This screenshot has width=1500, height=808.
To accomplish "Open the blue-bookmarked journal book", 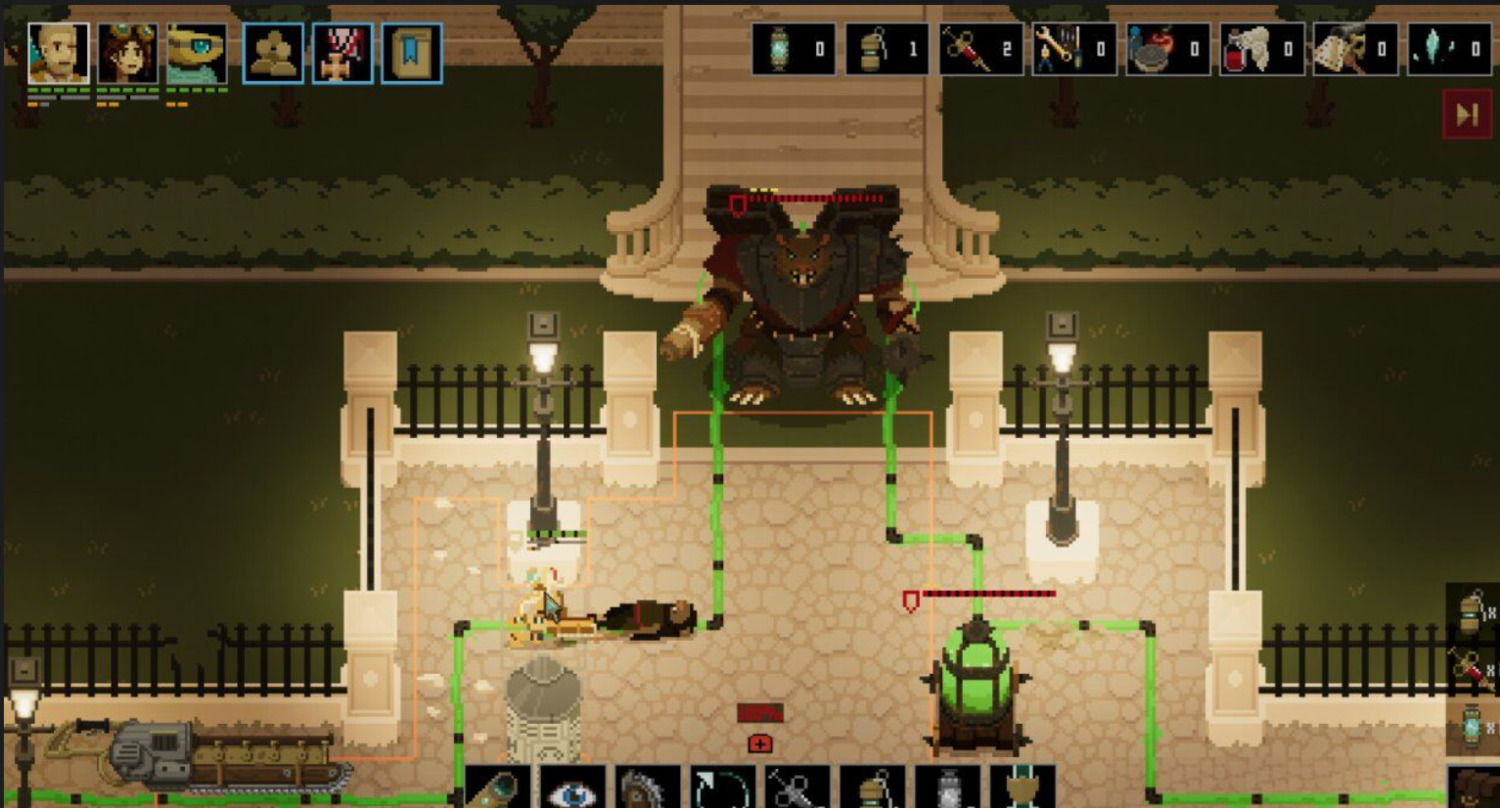I will click(411, 54).
